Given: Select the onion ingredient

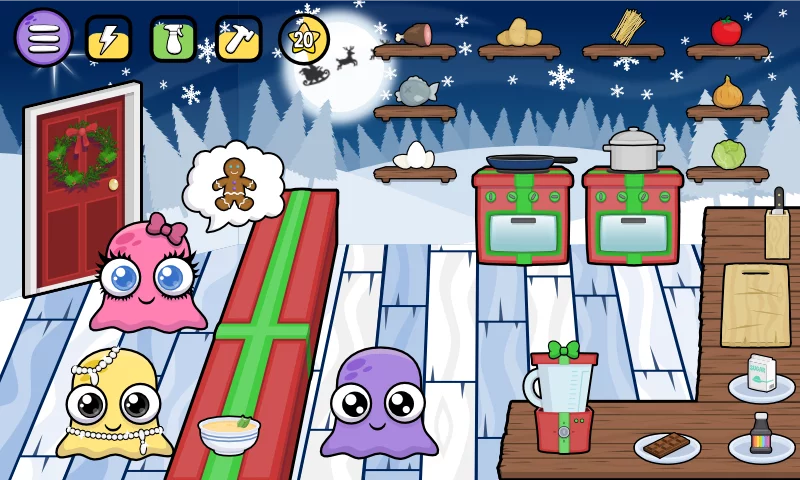Looking at the screenshot, I should point(727,93).
